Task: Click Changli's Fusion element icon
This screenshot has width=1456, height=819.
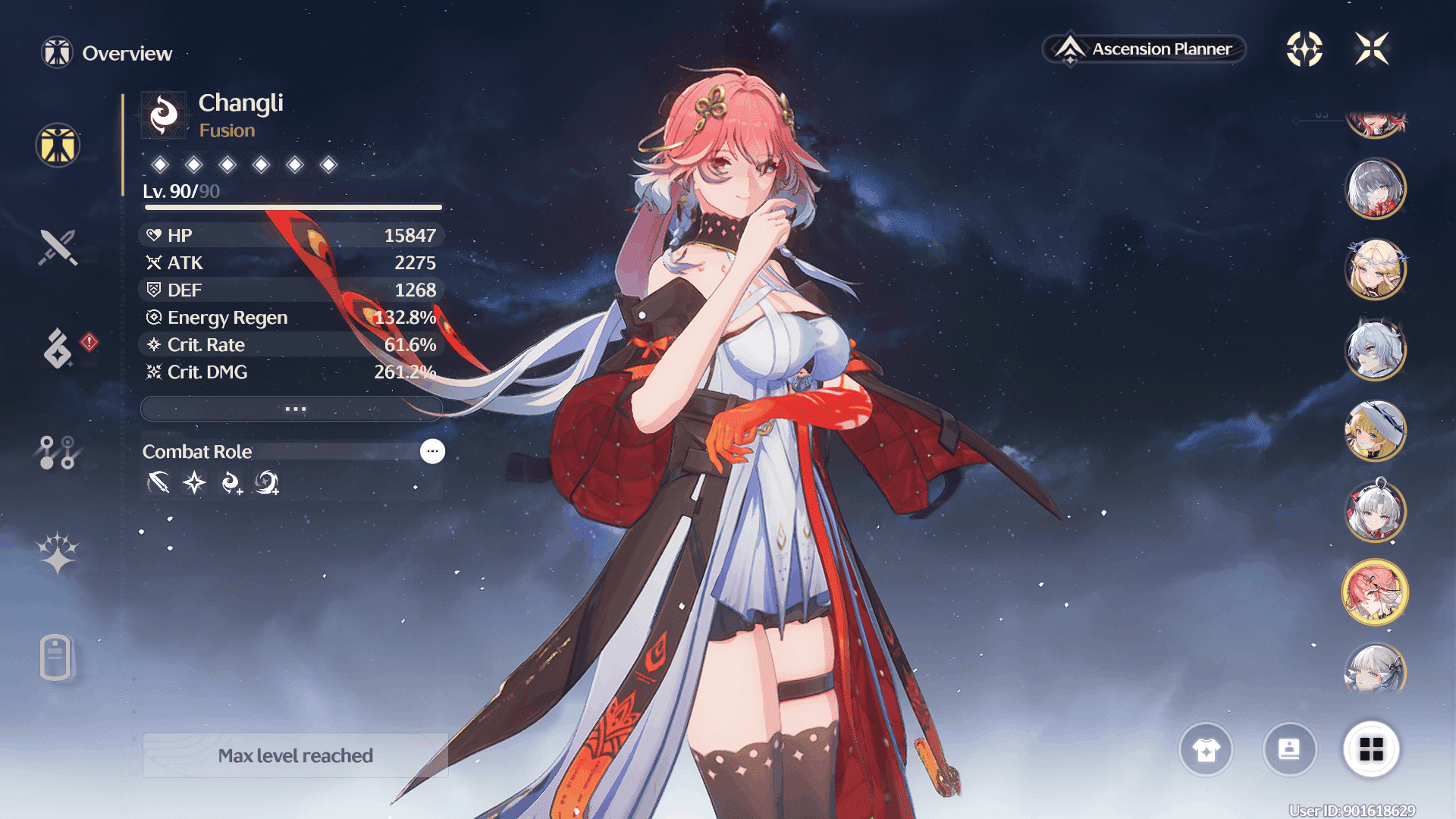Action: click(164, 115)
